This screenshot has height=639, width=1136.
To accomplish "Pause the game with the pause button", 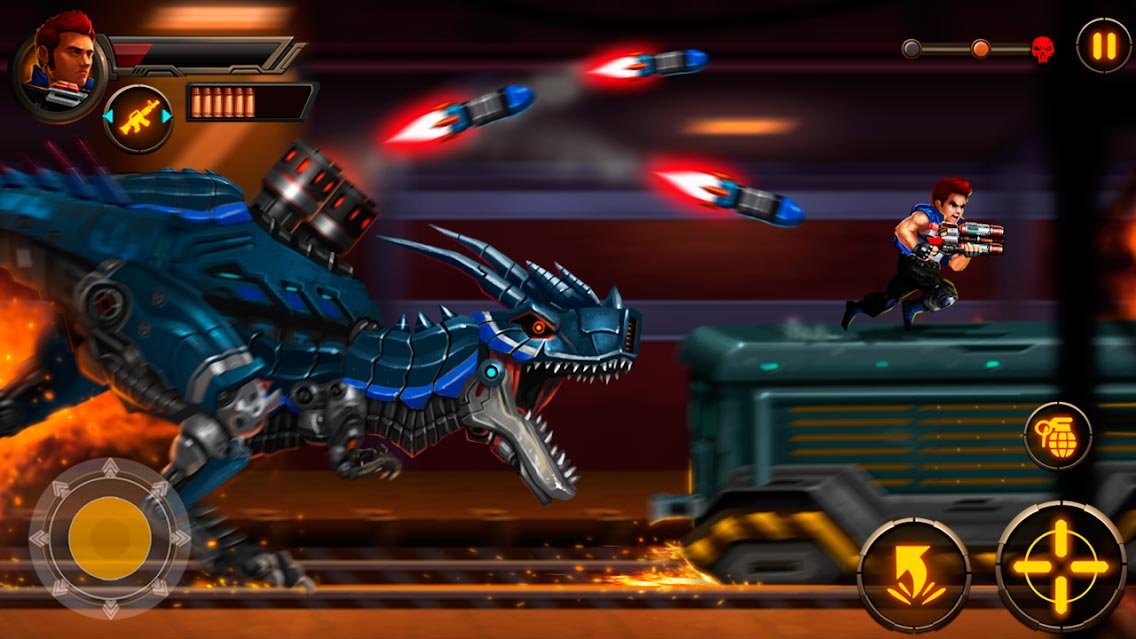I will 1103,46.
